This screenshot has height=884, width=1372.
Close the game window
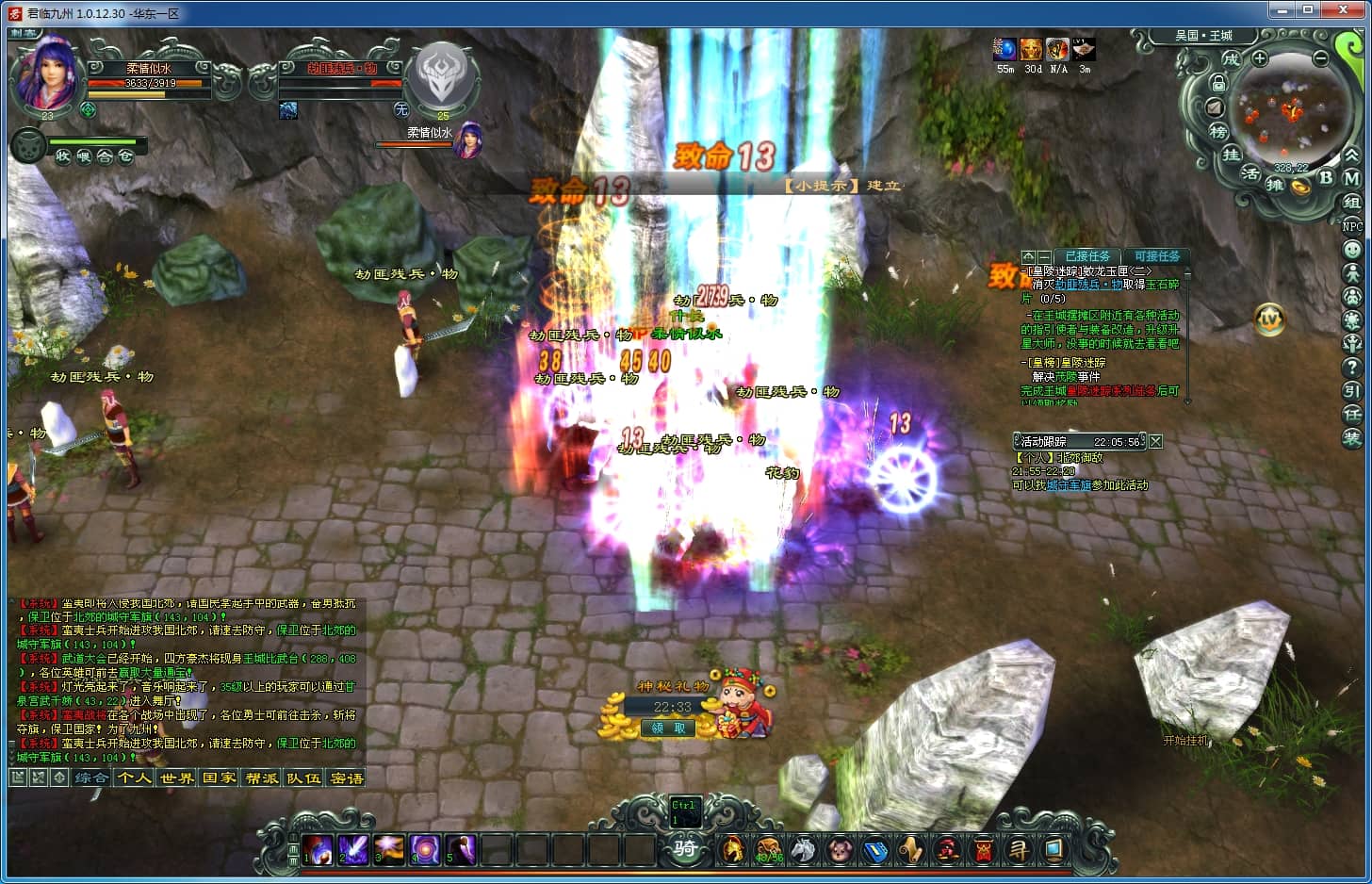[x=1348, y=11]
